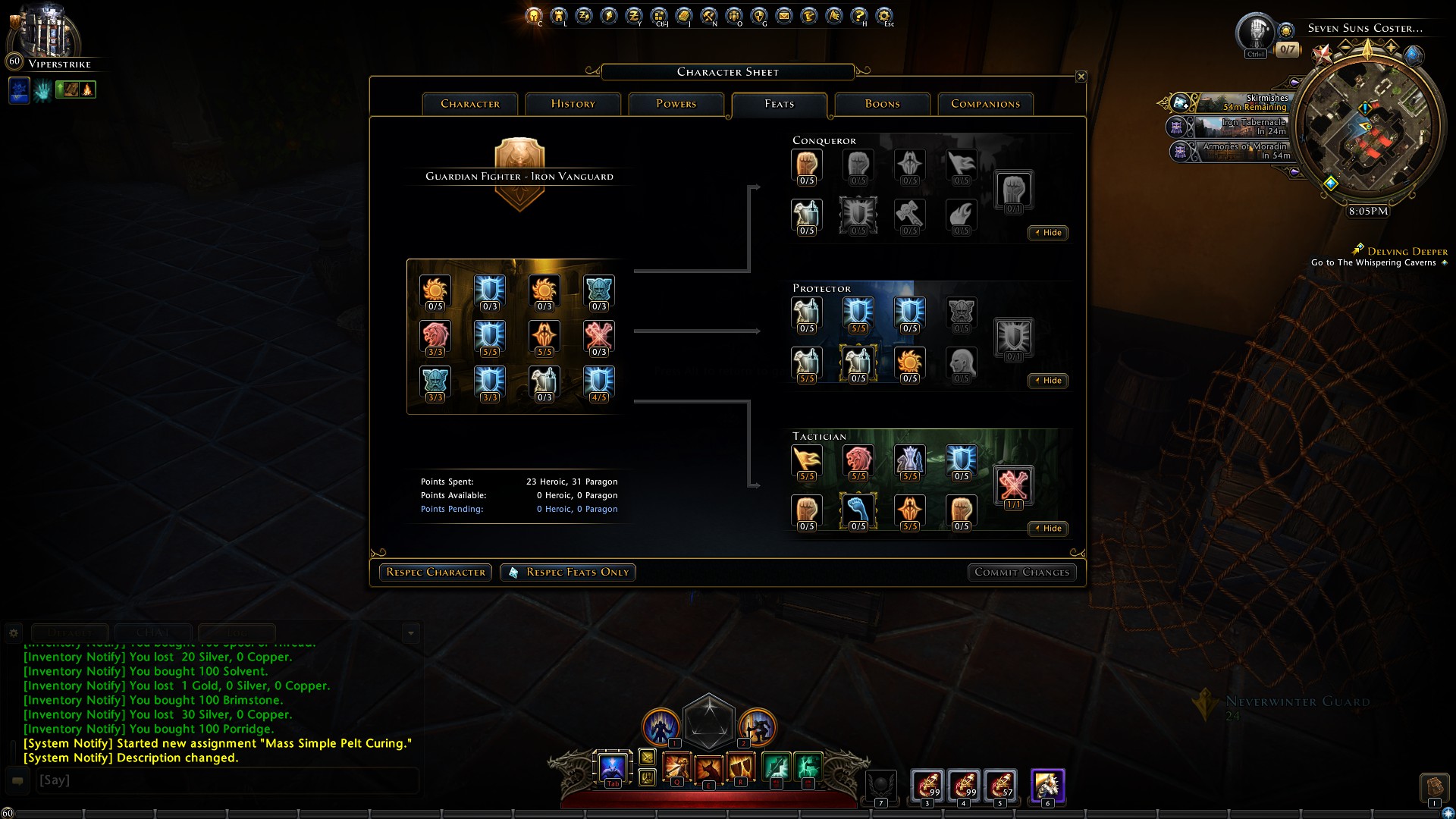
Task: Switch to the Character tab
Action: [x=470, y=104]
